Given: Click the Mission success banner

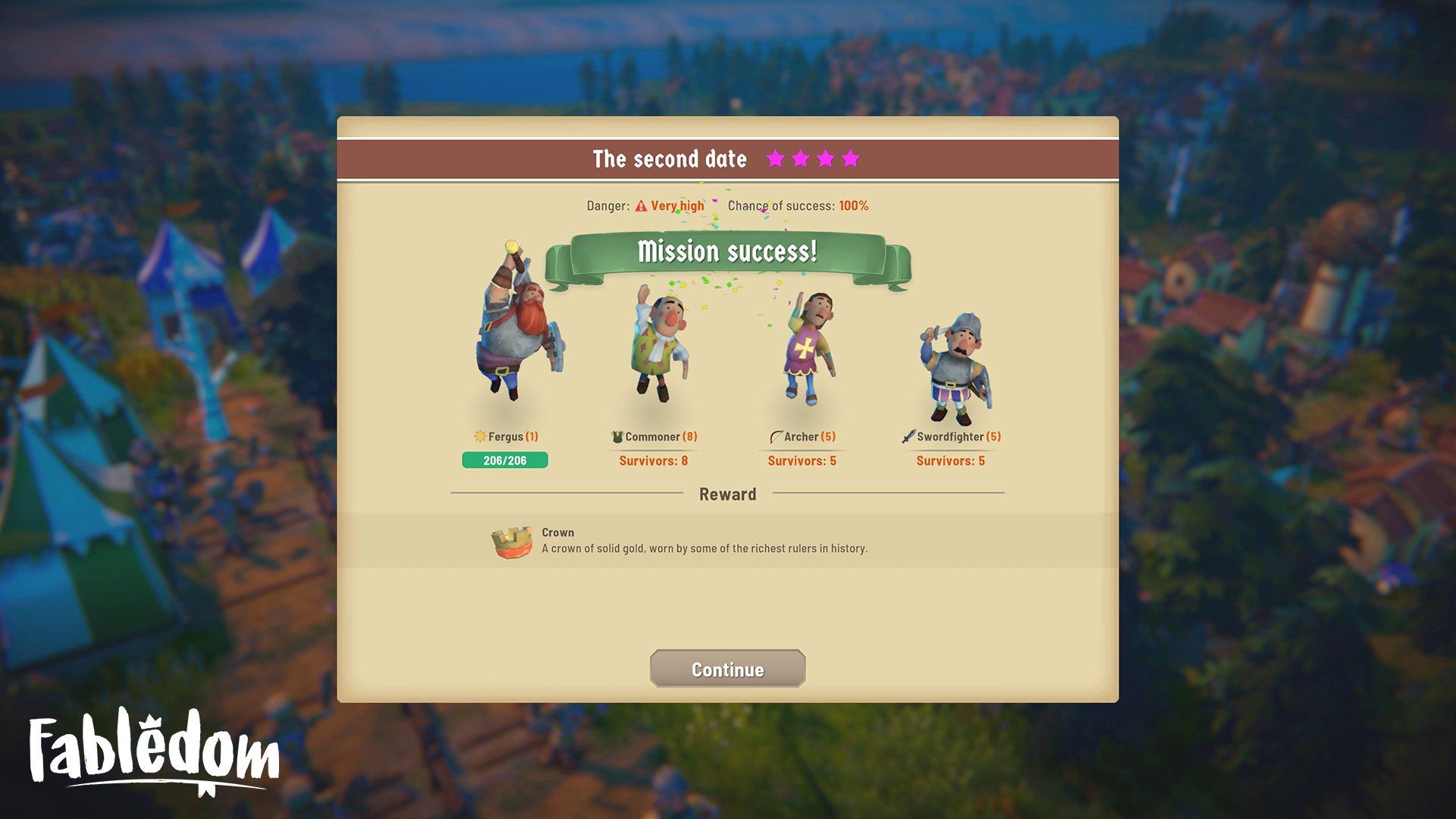Looking at the screenshot, I should click(x=726, y=250).
